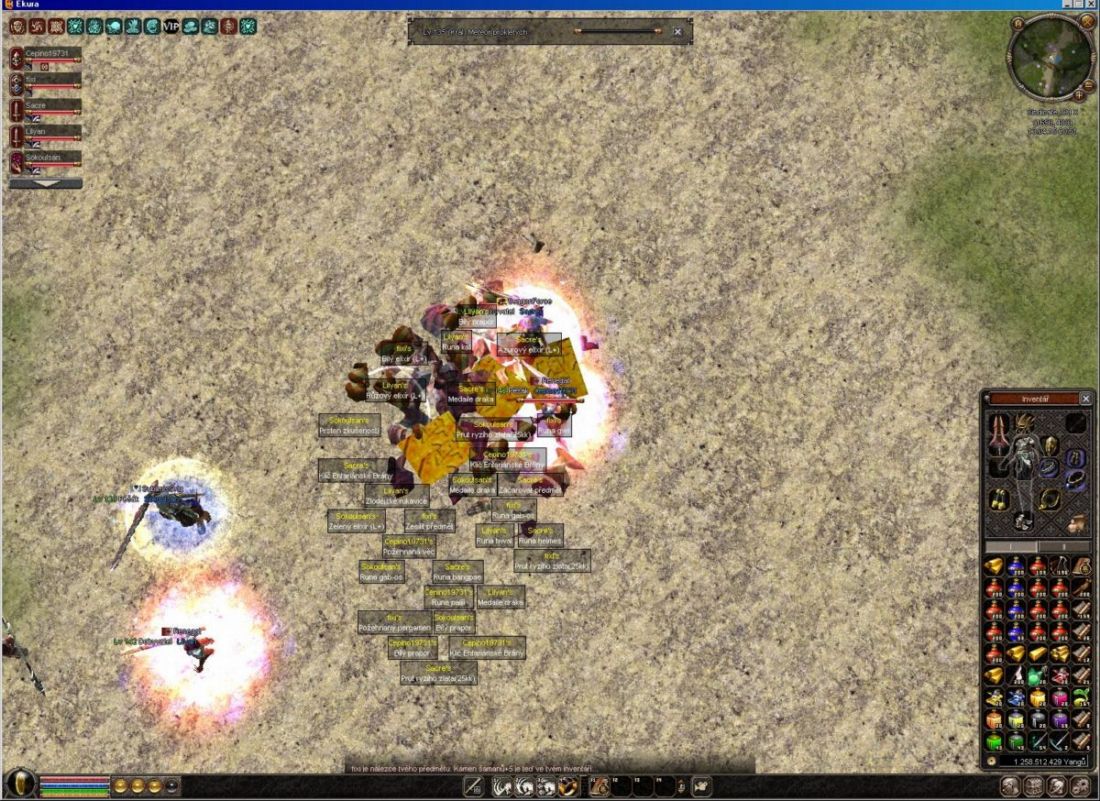Click the VIP buff icon

pyautogui.click(x=171, y=26)
